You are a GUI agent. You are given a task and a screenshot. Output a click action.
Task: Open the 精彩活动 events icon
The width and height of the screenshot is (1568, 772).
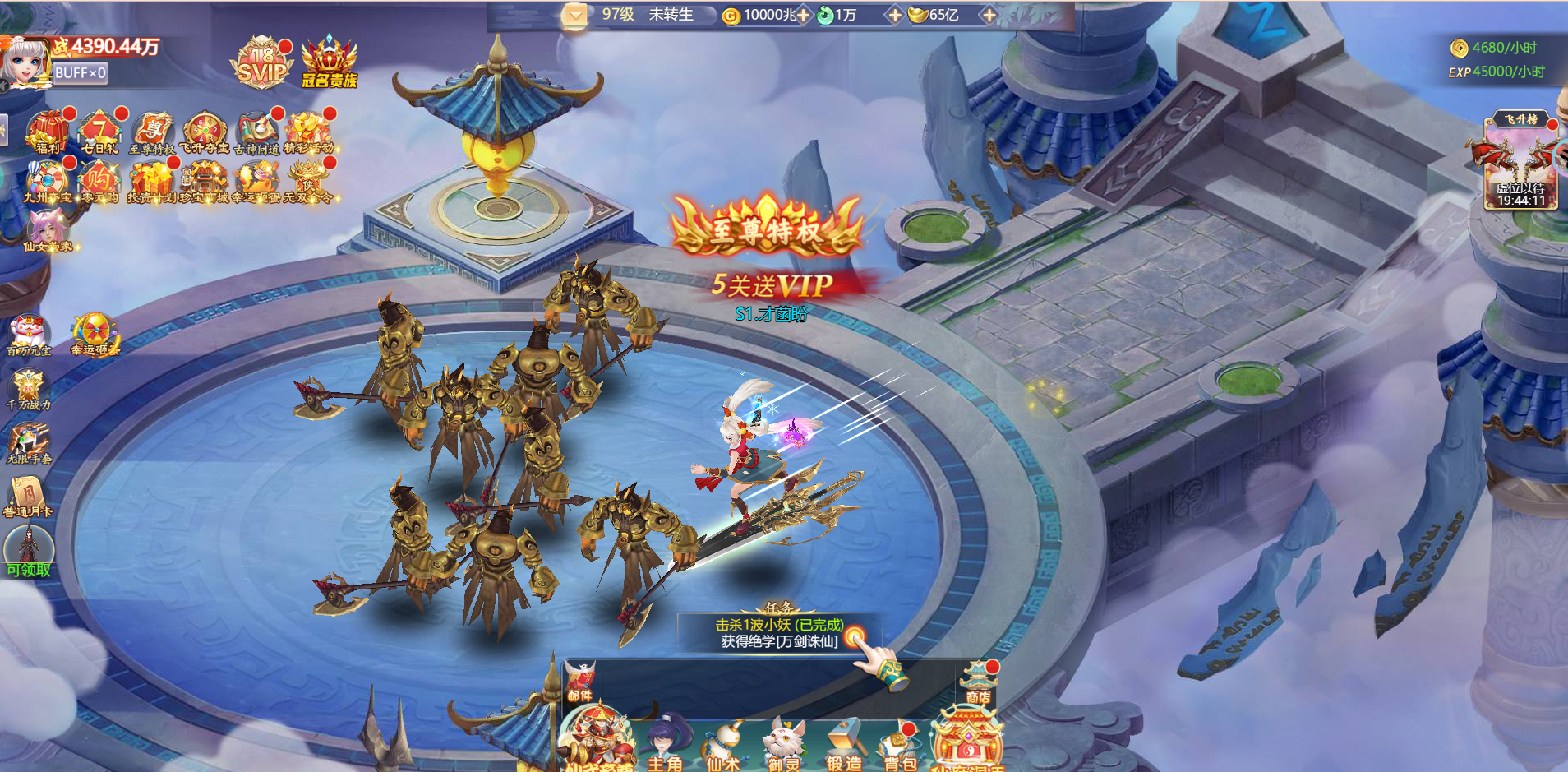pos(308,132)
